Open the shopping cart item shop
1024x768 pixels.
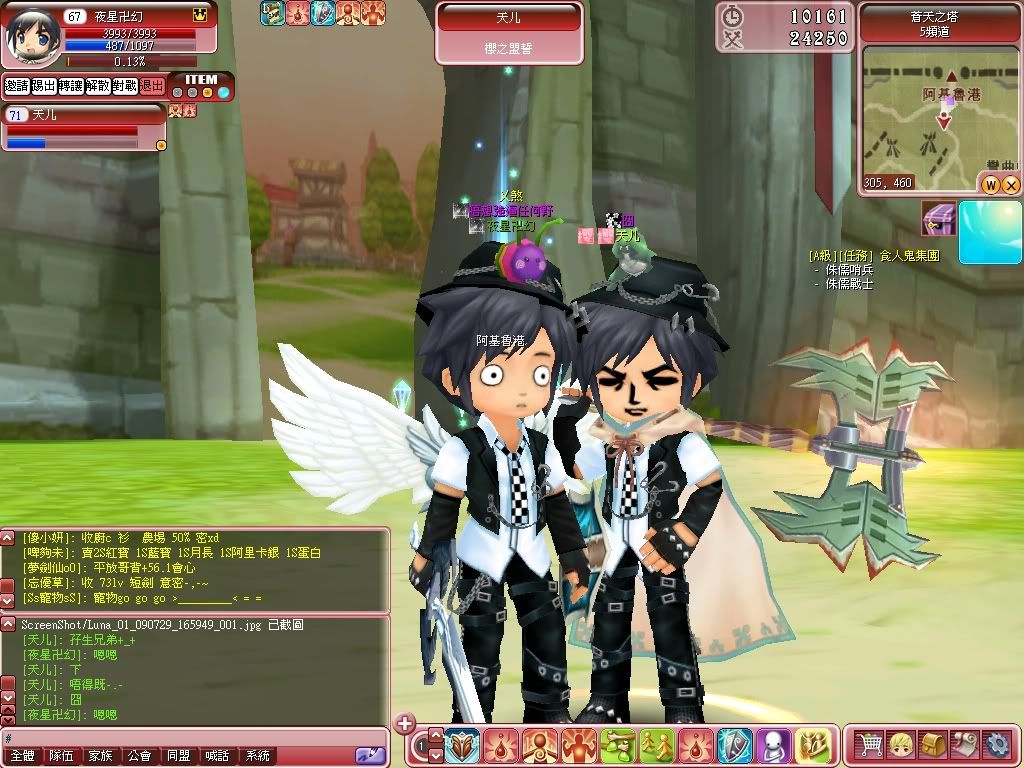[x=870, y=745]
